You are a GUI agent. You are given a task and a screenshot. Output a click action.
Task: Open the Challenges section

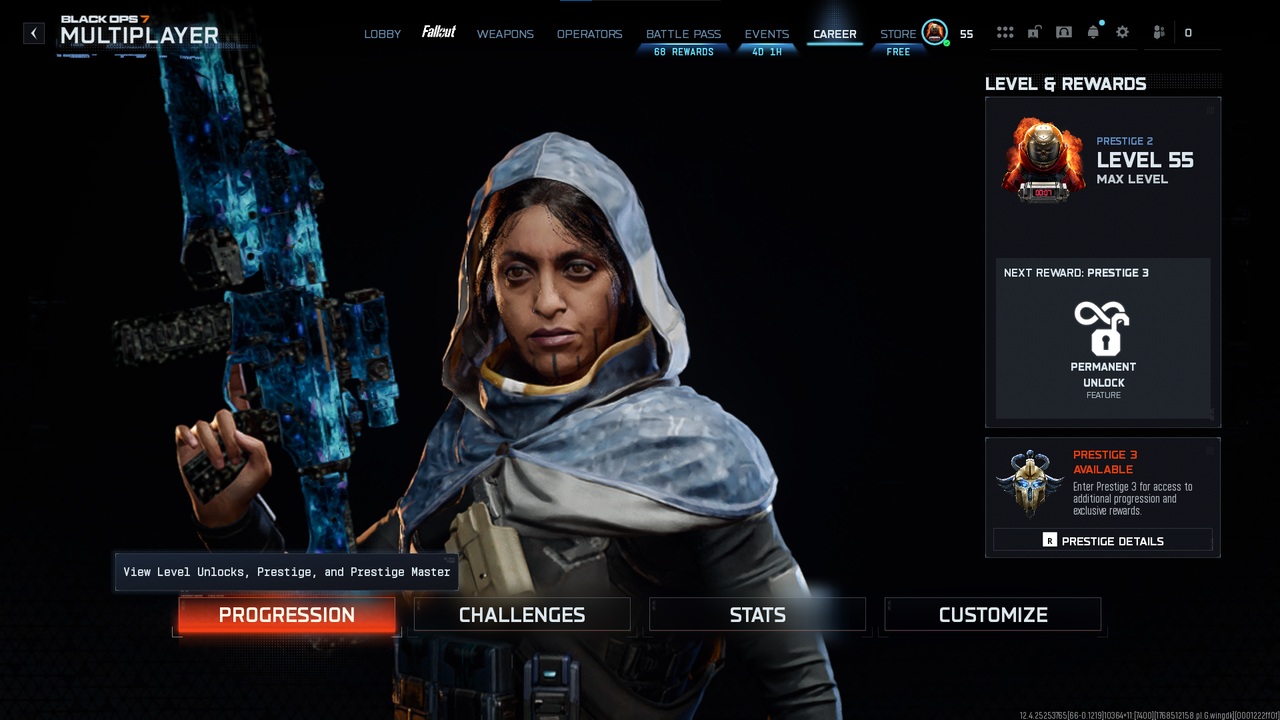coord(522,615)
